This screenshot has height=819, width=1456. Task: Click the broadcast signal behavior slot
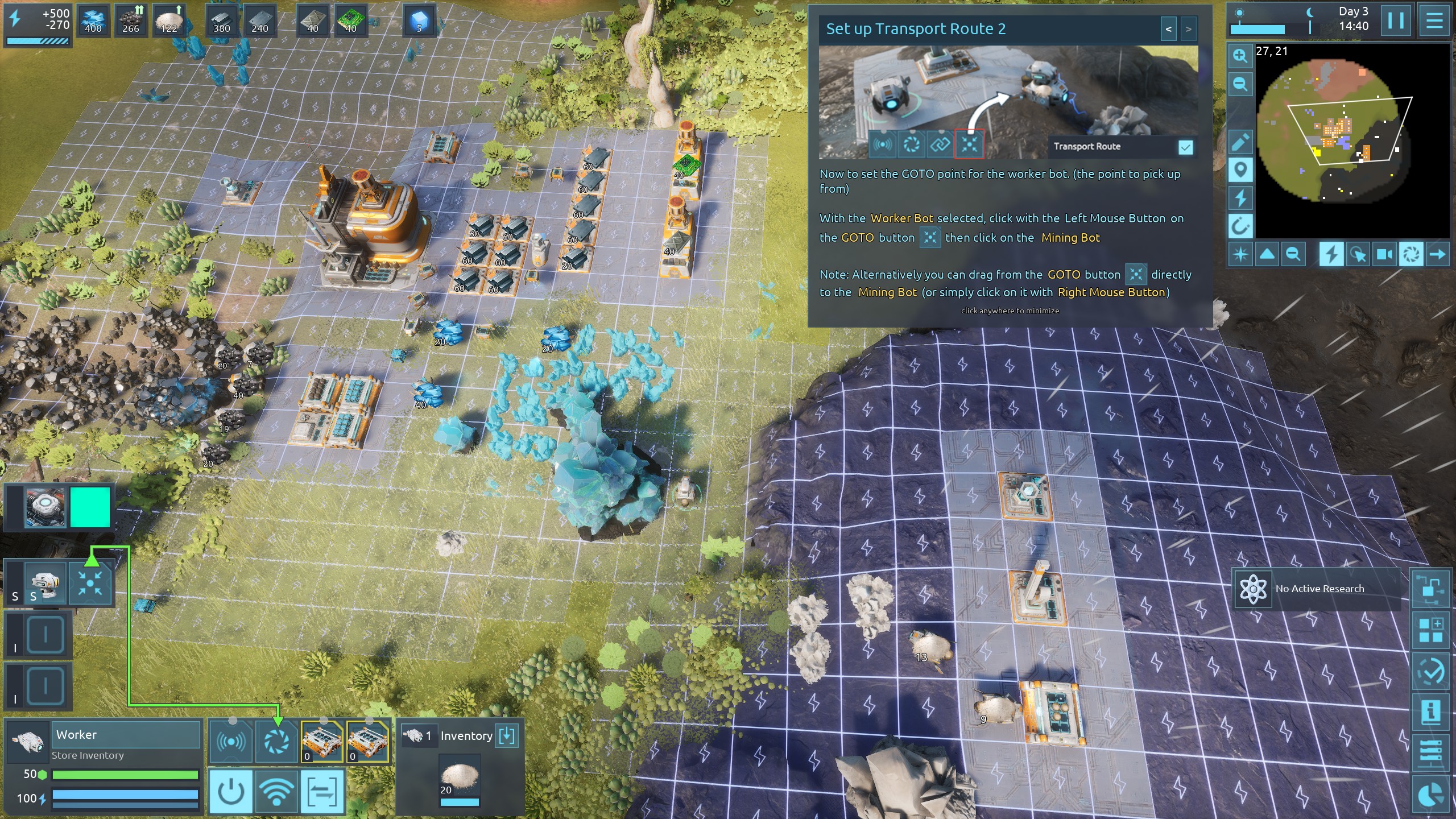(x=231, y=742)
